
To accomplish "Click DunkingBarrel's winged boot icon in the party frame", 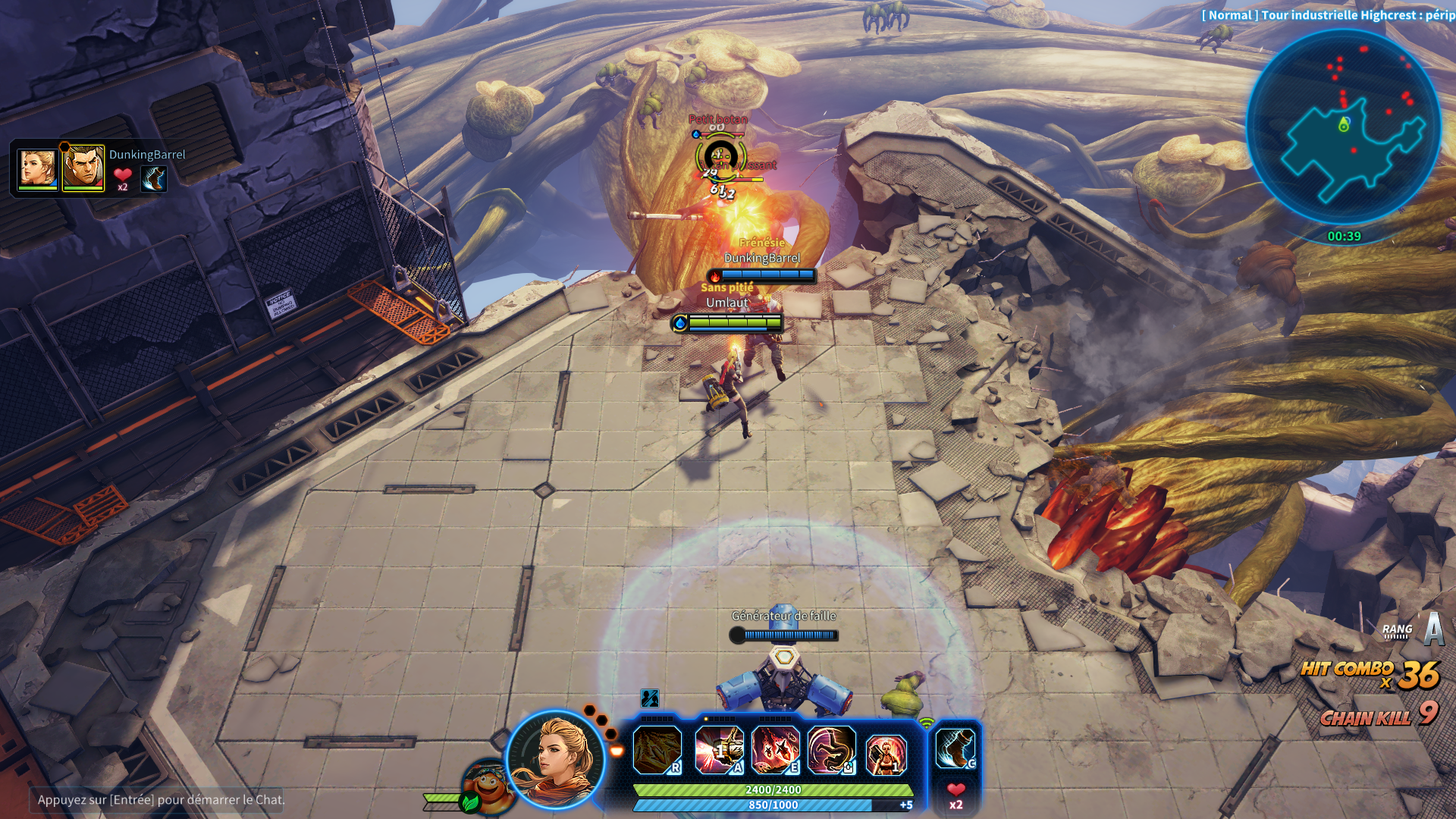I will 154,179.
